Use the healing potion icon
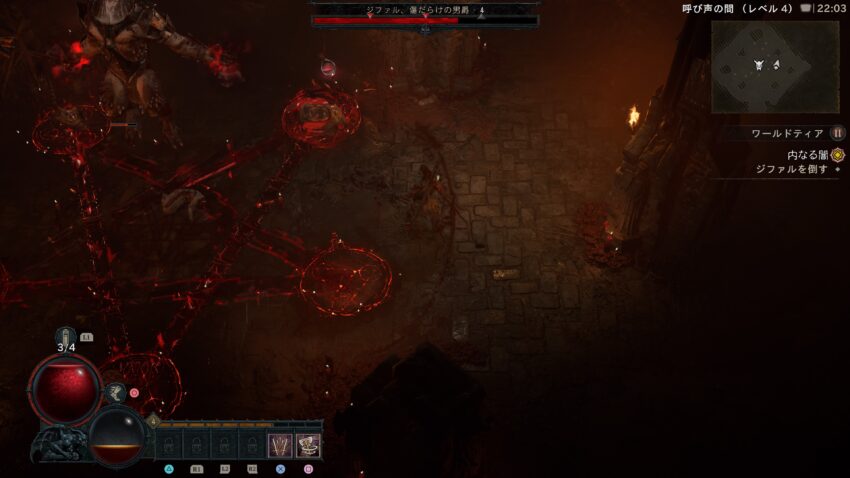850x478 pixels. (67, 337)
